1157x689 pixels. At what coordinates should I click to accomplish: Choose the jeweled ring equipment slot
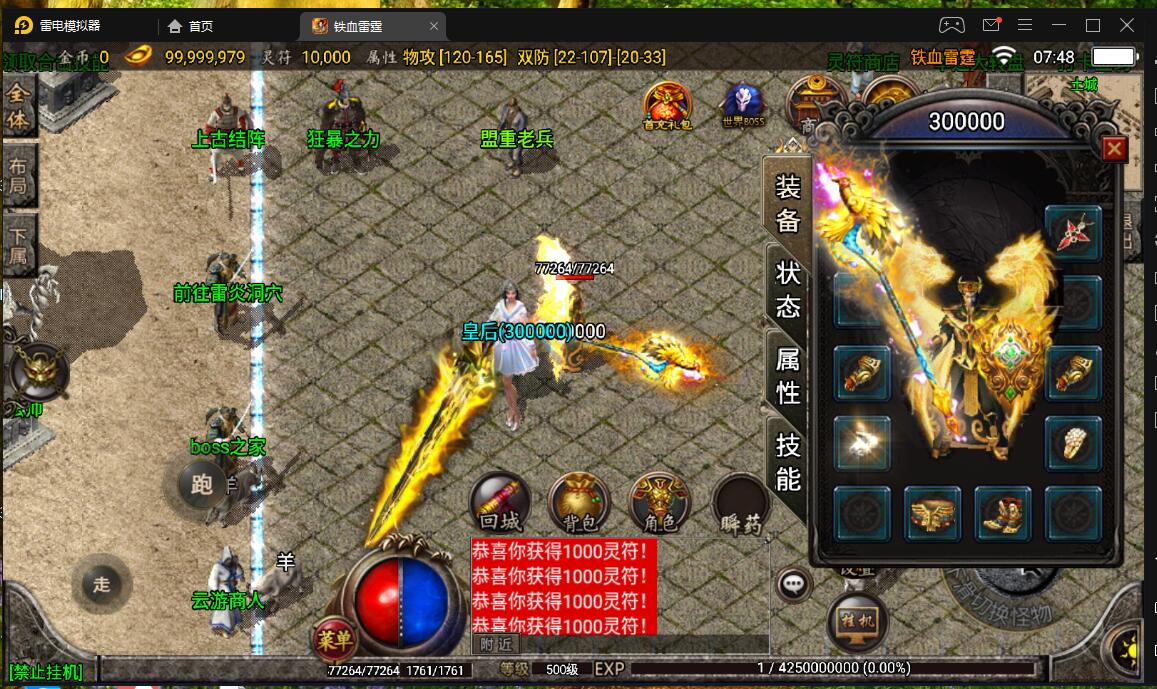[x=1073, y=442]
